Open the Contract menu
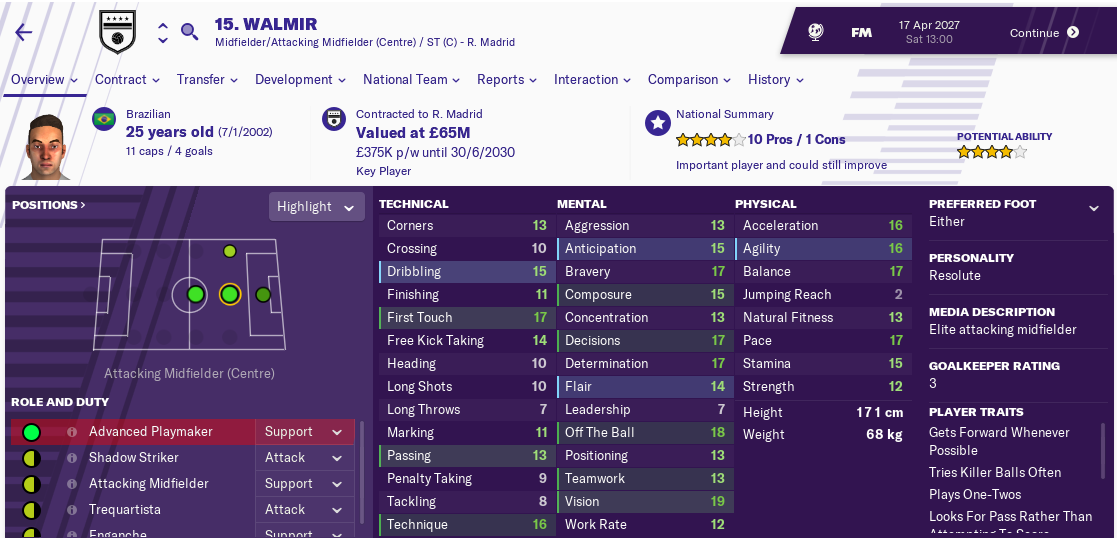Viewport: 1117px width, 538px height. click(x=127, y=80)
